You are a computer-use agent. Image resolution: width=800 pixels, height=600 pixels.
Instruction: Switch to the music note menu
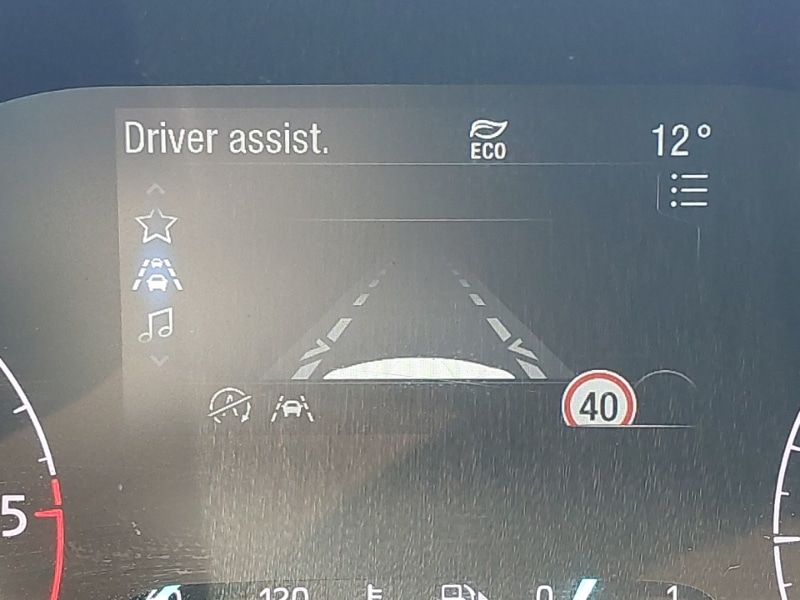point(156,324)
